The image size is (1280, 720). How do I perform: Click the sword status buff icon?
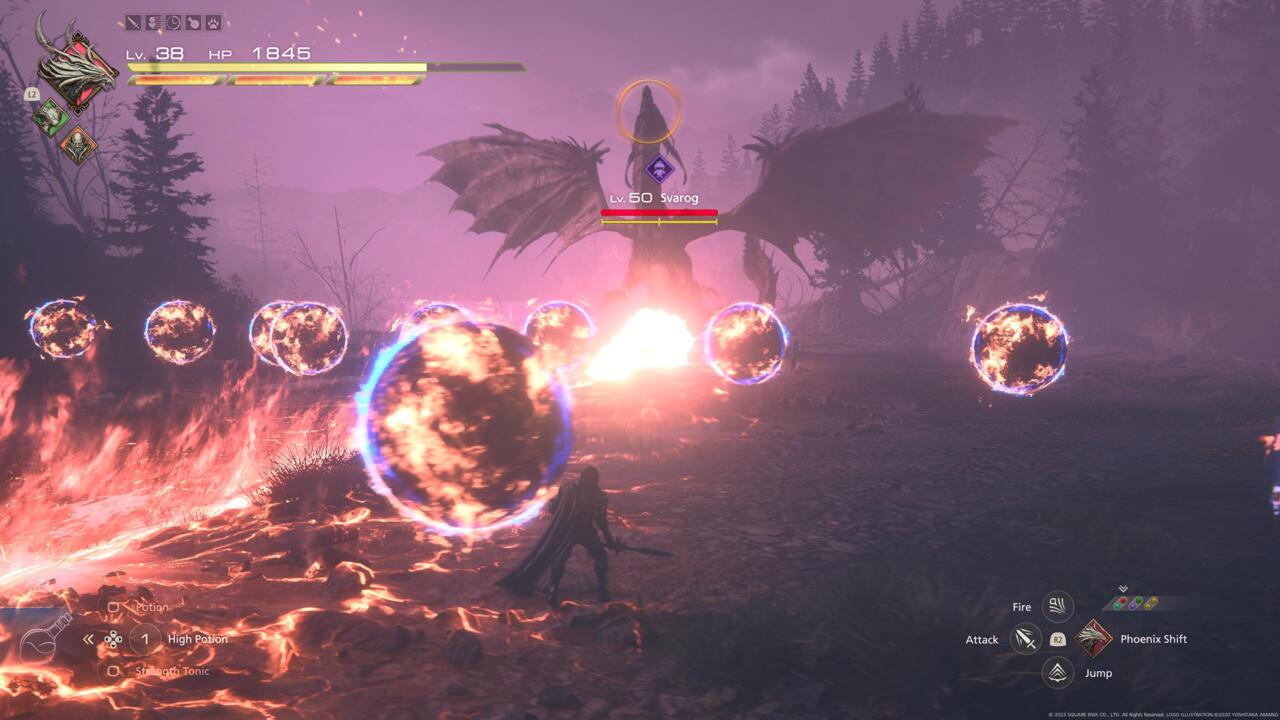point(133,22)
